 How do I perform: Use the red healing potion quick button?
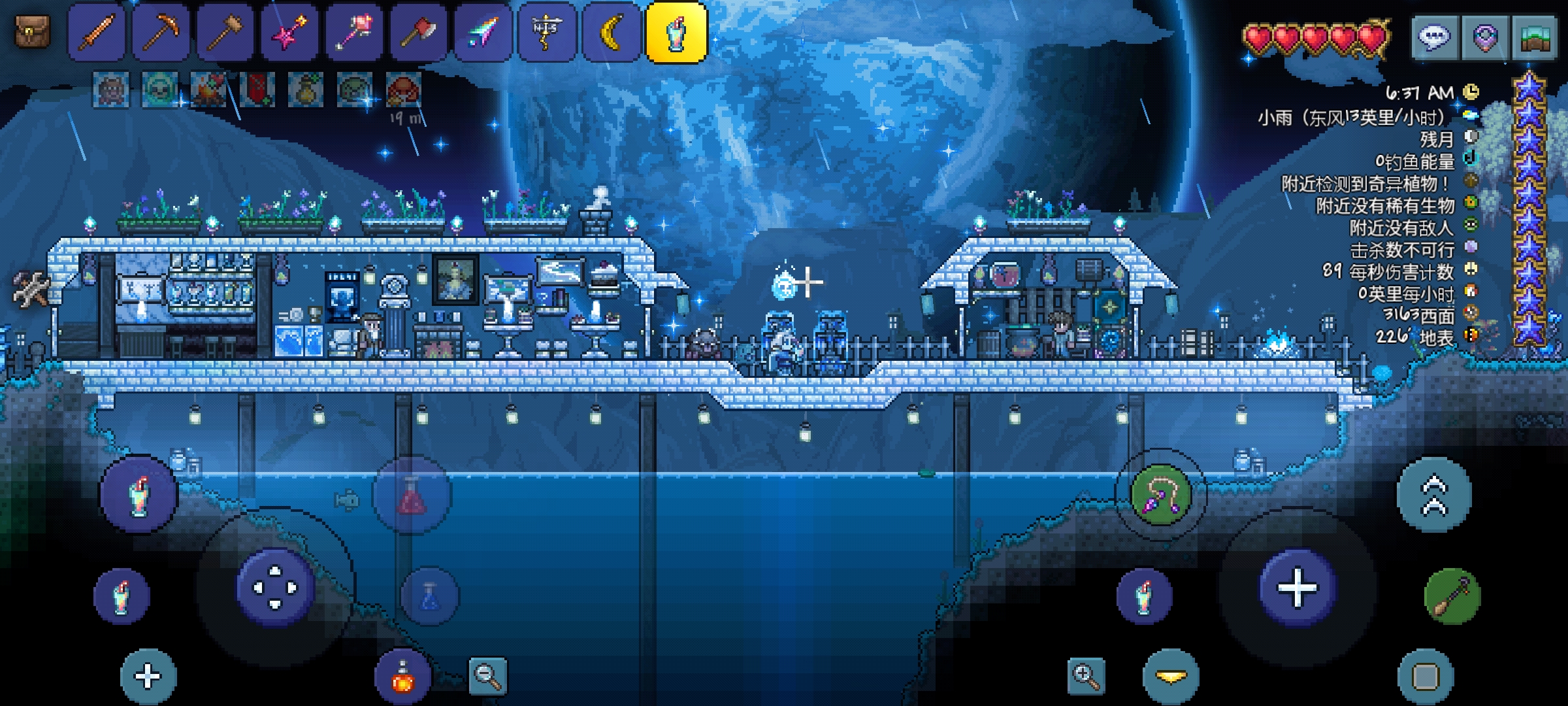(411, 495)
